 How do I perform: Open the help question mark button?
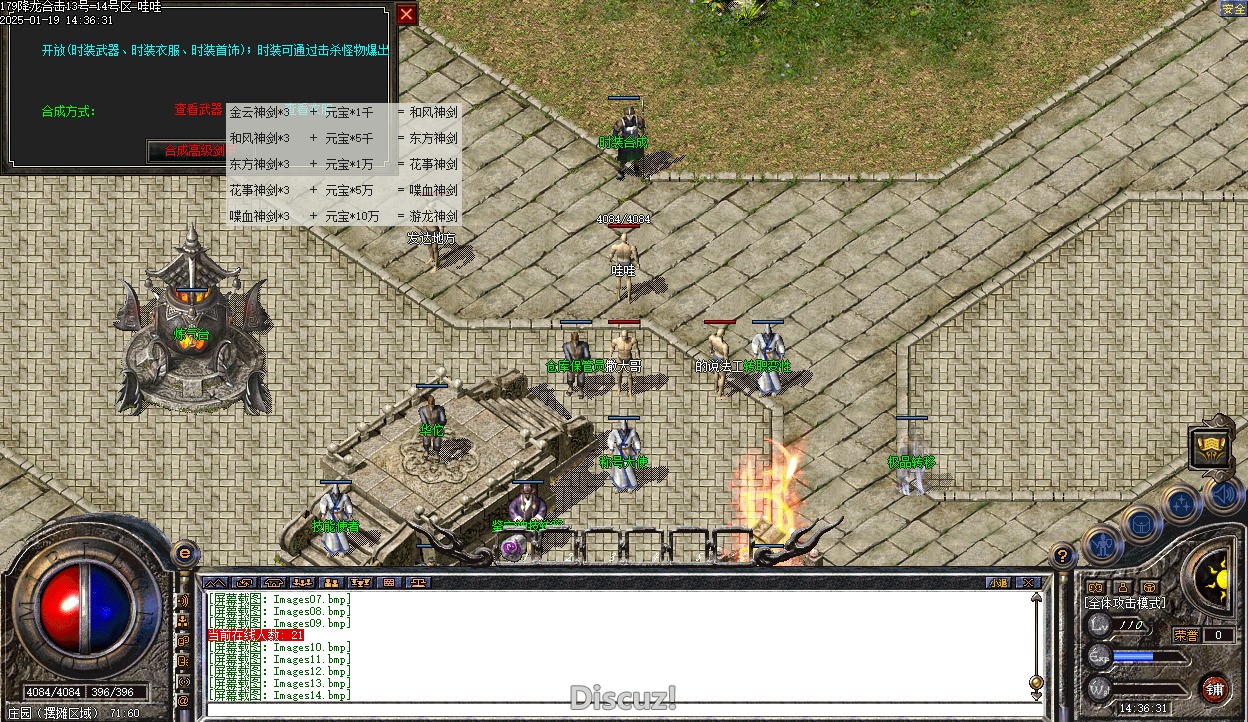(x=1063, y=555)
